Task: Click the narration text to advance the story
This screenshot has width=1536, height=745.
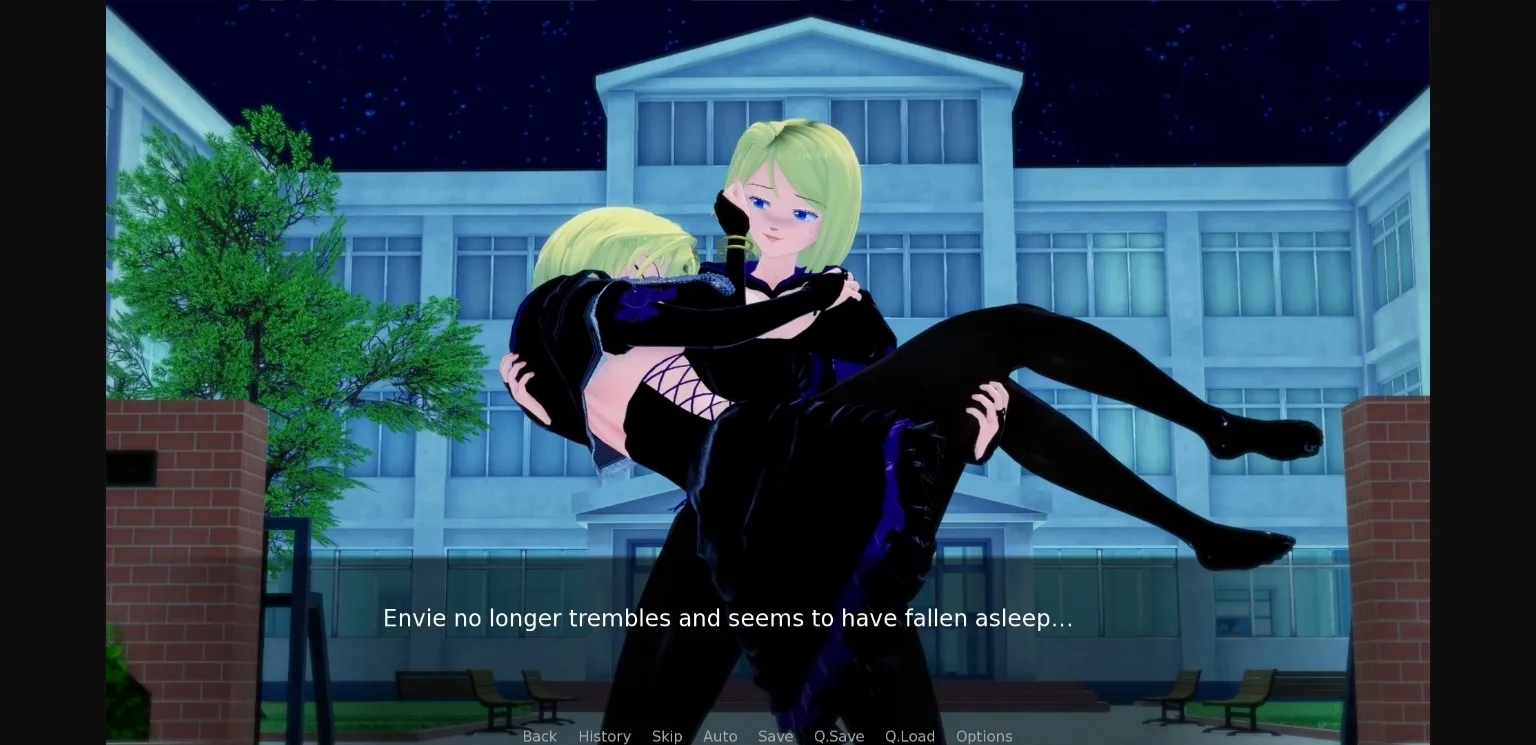Action: coord(727,618)
